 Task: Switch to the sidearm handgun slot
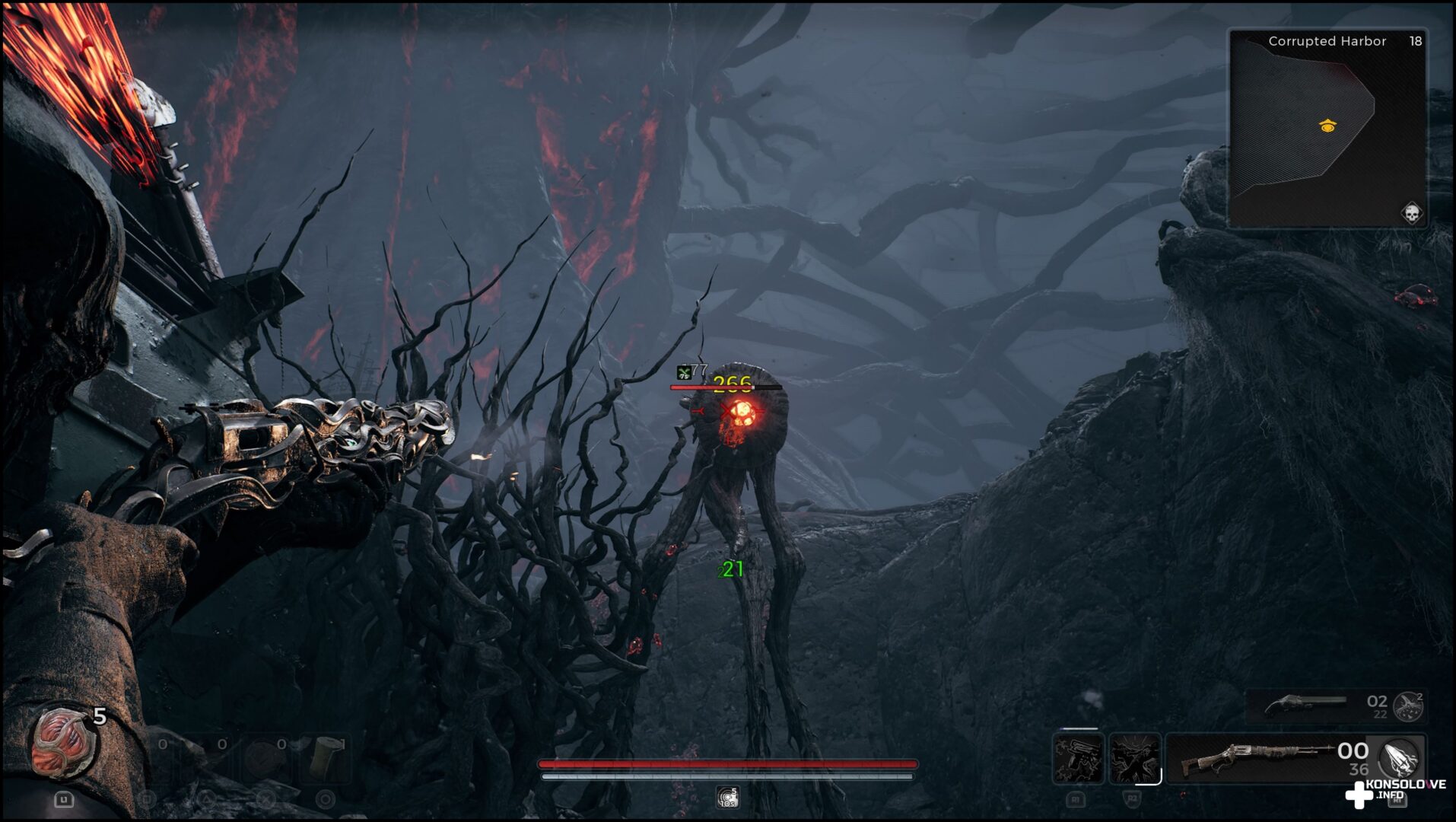(x=1305, y=705)
